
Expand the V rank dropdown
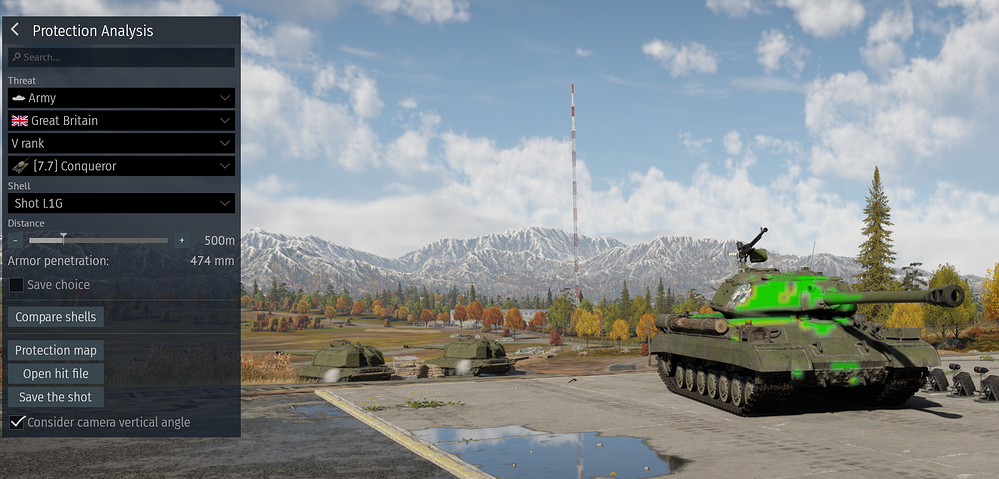coord(121,143)
